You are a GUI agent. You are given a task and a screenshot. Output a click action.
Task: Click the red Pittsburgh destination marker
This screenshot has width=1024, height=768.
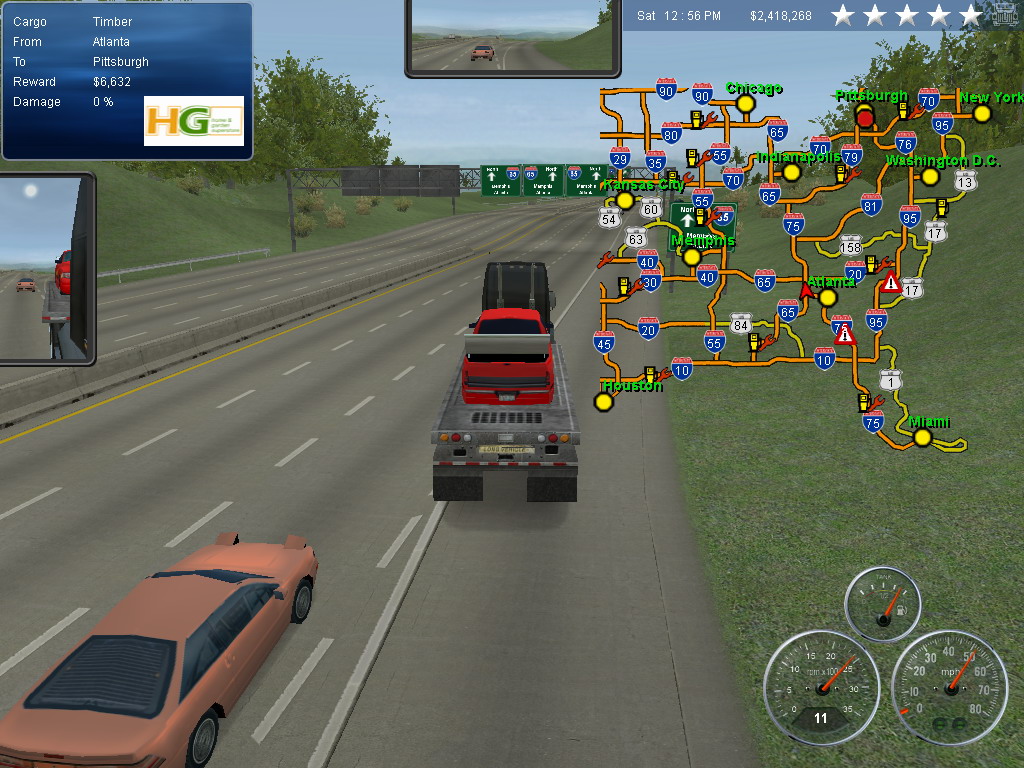866,118
